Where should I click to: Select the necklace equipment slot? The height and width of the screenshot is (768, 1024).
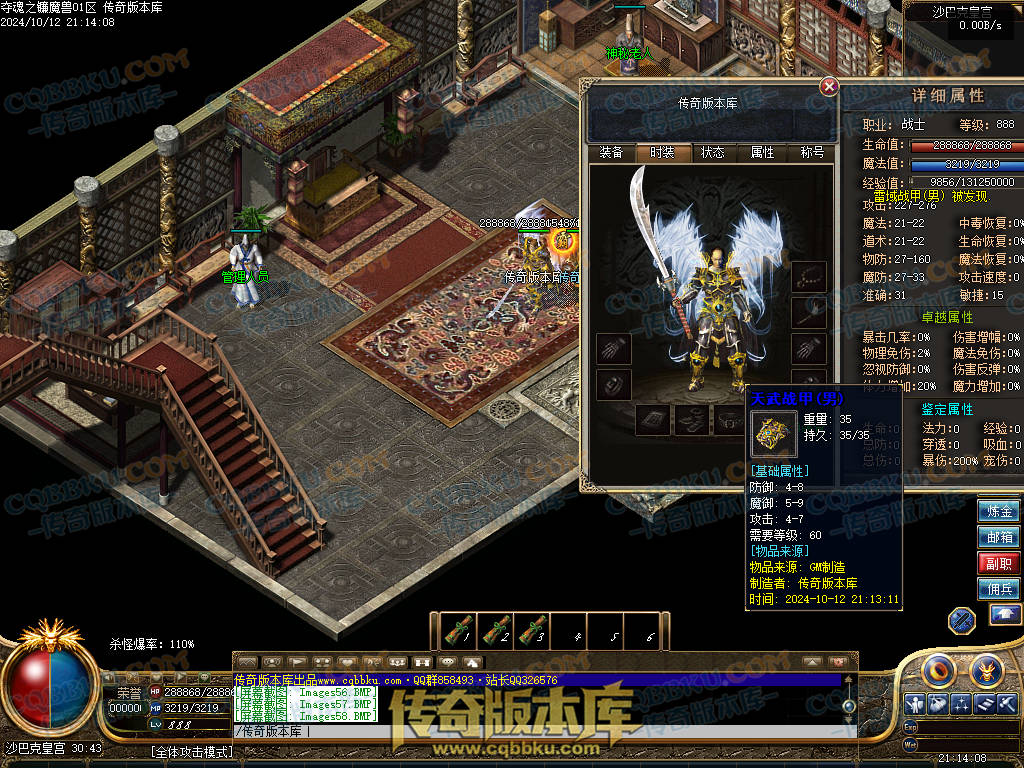tap(809, 277)
